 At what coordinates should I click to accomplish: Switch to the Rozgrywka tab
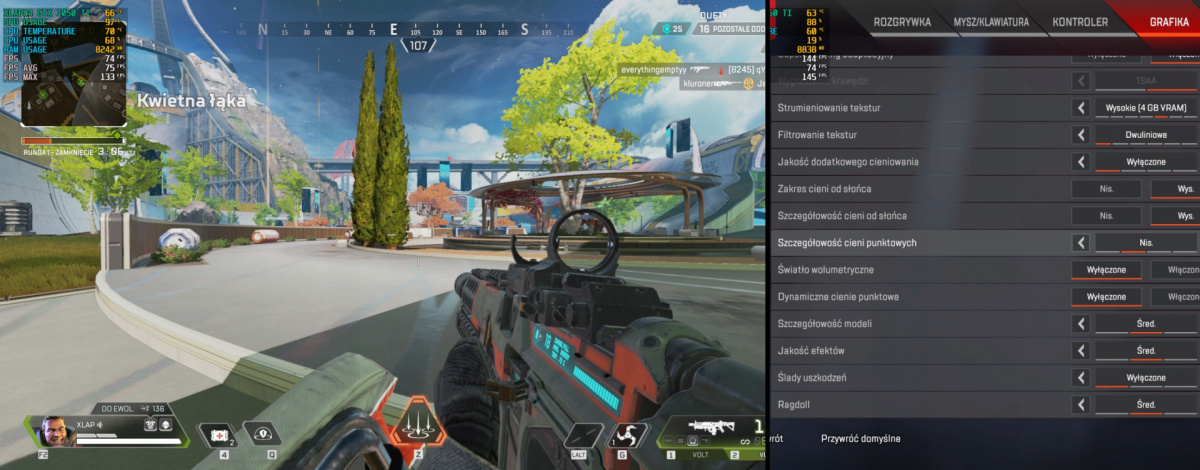point(902,21)
